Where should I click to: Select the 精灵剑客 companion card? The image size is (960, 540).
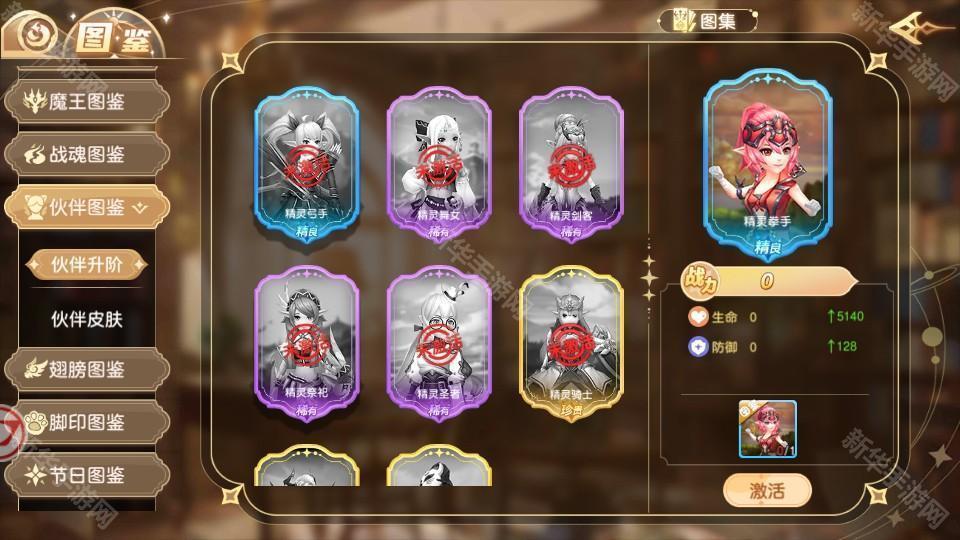(571, 167)
